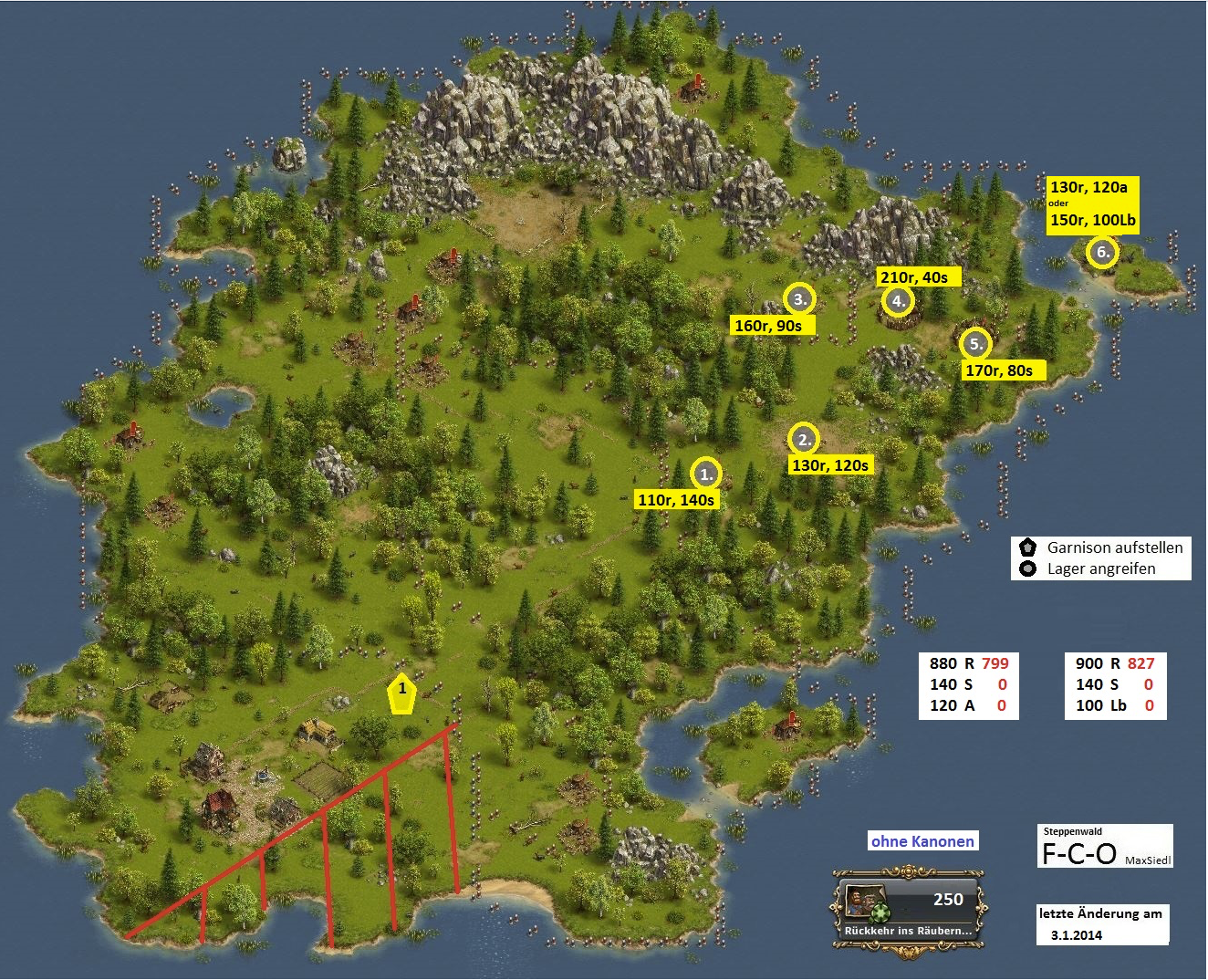Click camp marker 6 on the small island

pyautogui.click(x=1102, y=252)
